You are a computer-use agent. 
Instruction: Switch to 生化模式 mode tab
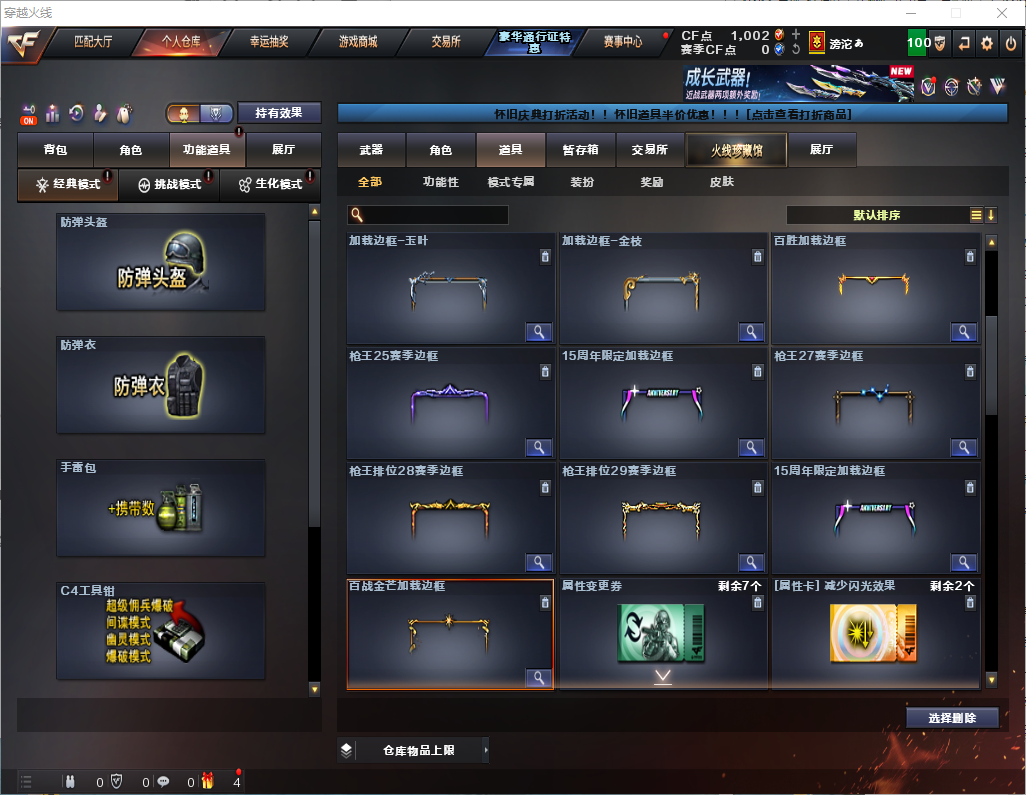pyautogui.click(x=270, y=185)
